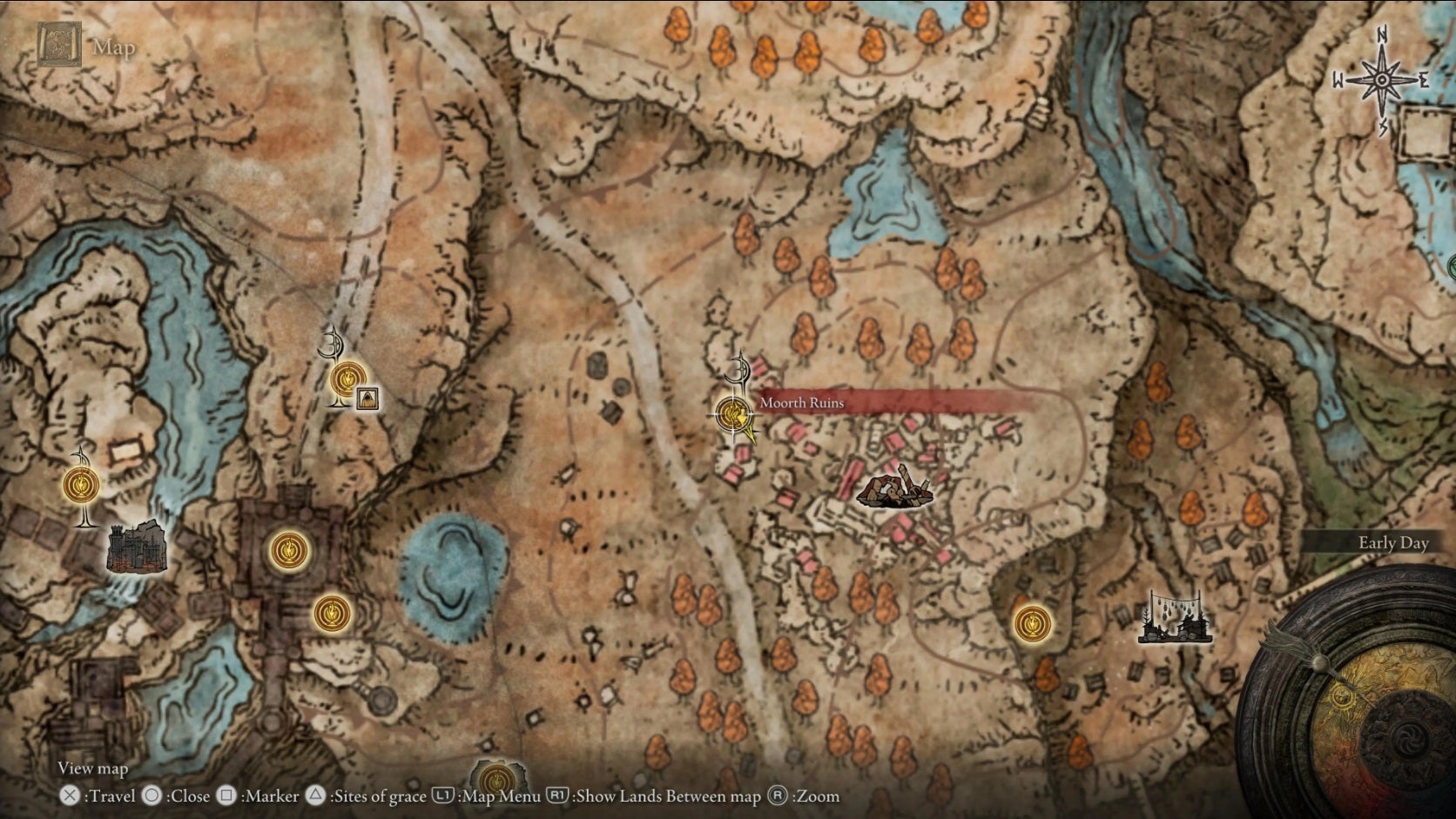Click the painting stamp icon beside the western grace
Screen dimensions: 1456x819
pyautogui.click(x=367, y=399)
